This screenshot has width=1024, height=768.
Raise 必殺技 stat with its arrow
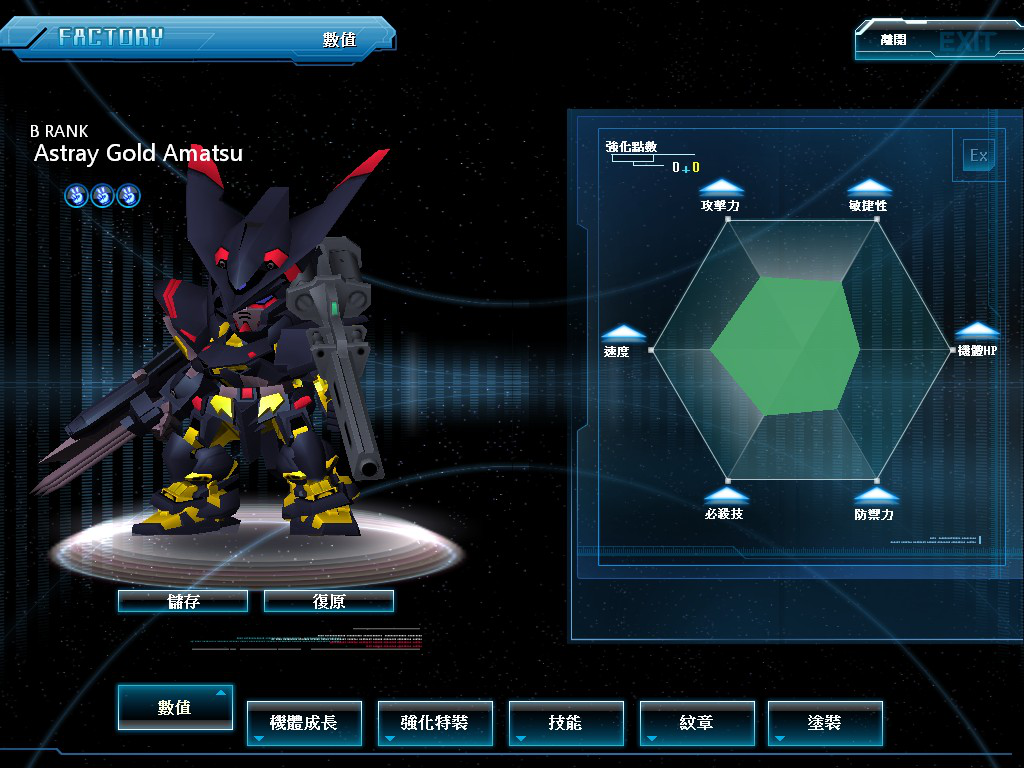pos(725,495)
